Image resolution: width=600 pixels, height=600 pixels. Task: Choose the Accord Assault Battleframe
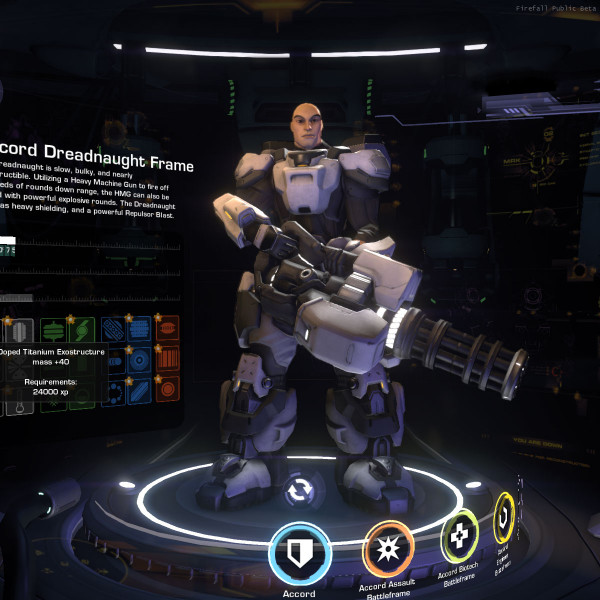click(x=388, y=549)
